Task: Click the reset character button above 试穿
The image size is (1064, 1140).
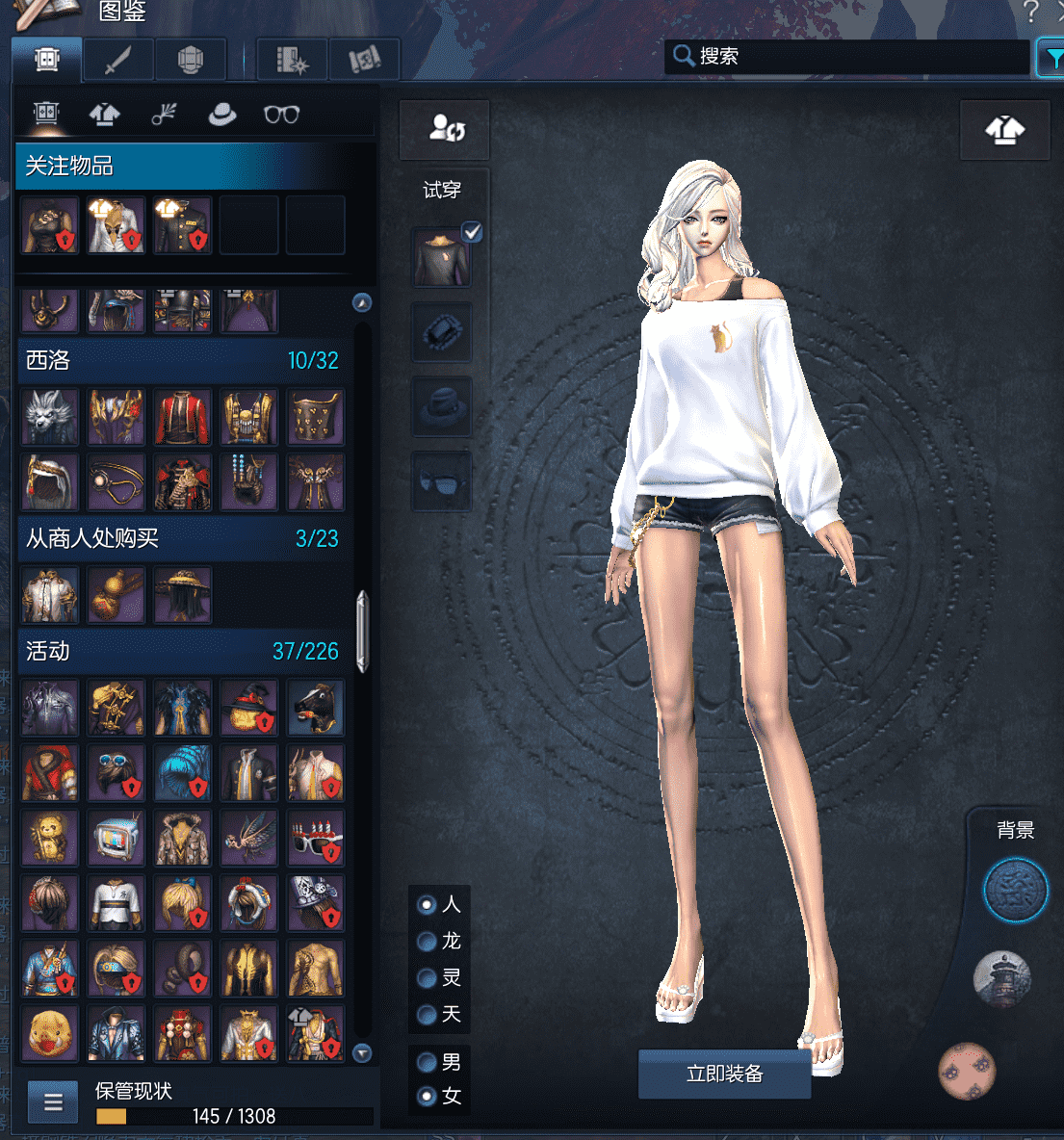Action: pos(445,129)
